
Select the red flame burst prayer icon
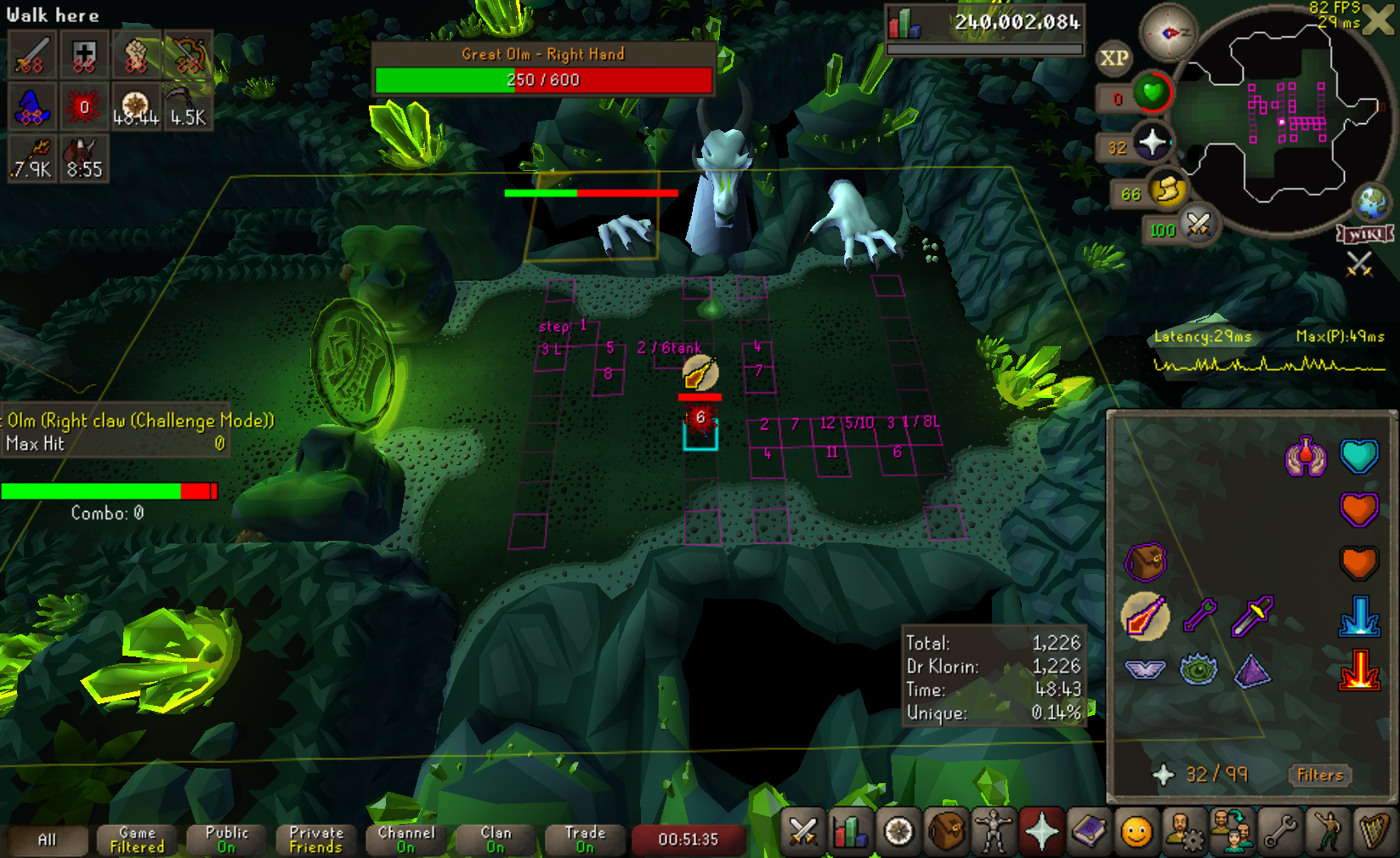coord(1358,670)
